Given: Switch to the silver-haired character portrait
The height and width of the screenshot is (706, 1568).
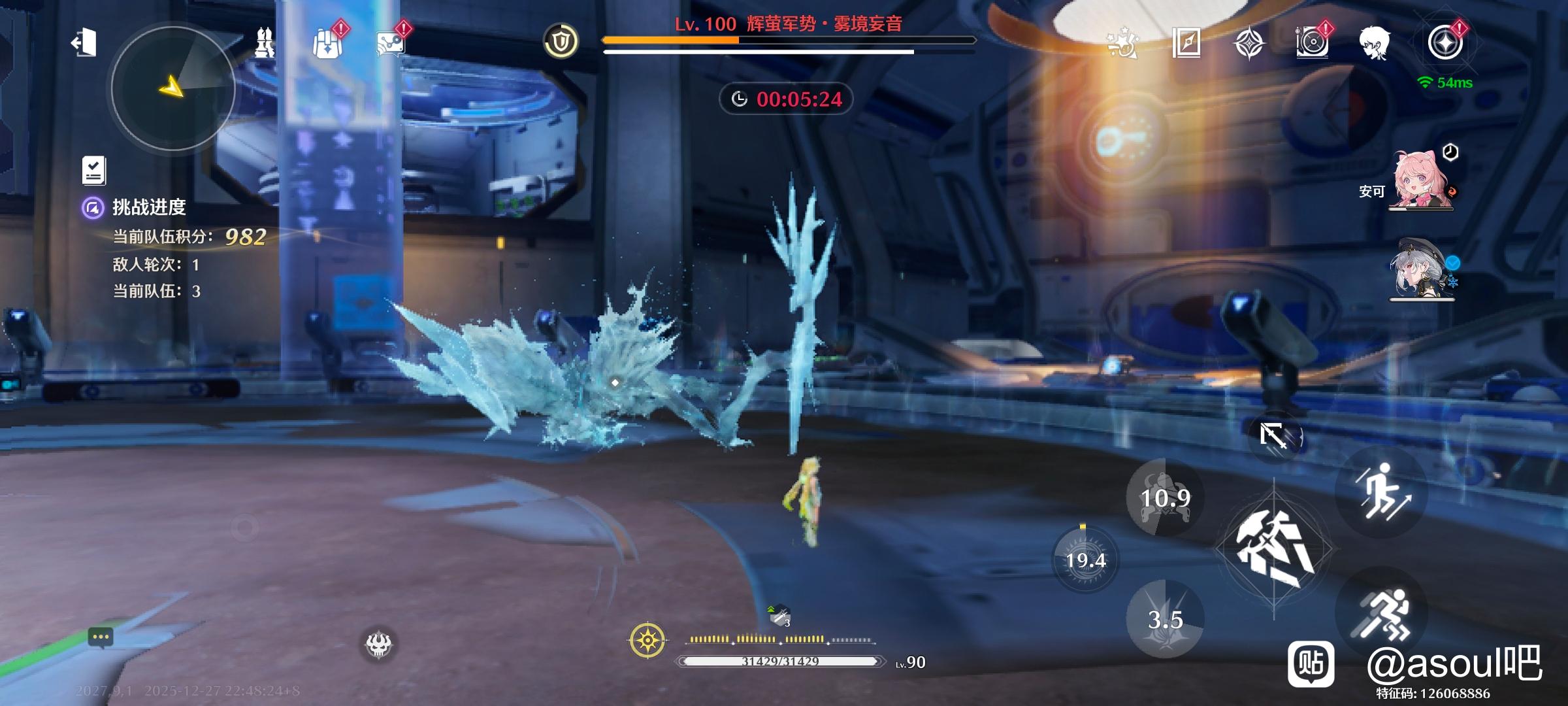Looking at the screenshot, I should pyautogui.click(x=1421, y=270).
